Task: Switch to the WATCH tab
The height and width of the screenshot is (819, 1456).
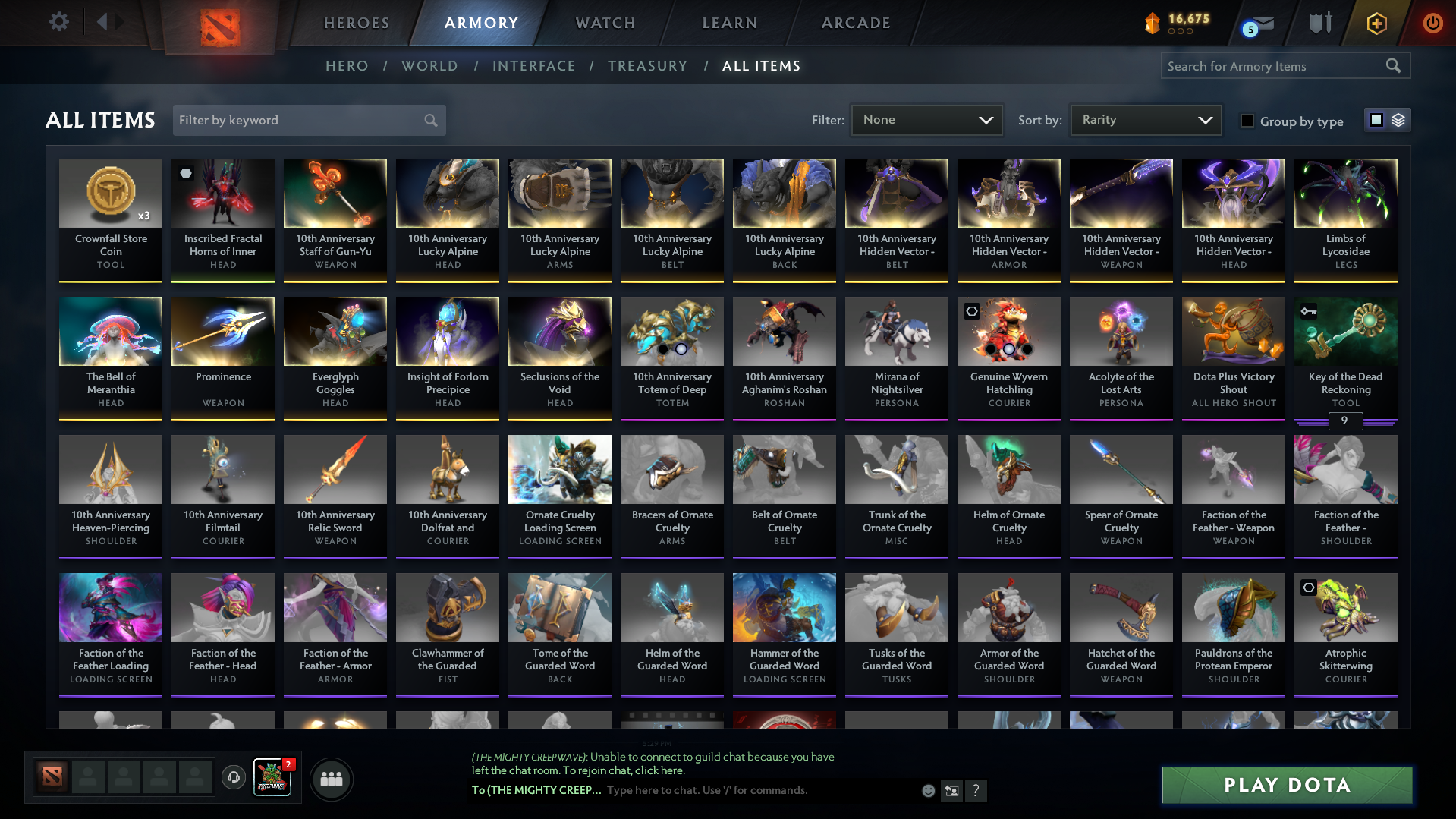Action: [x=605, y=23]
